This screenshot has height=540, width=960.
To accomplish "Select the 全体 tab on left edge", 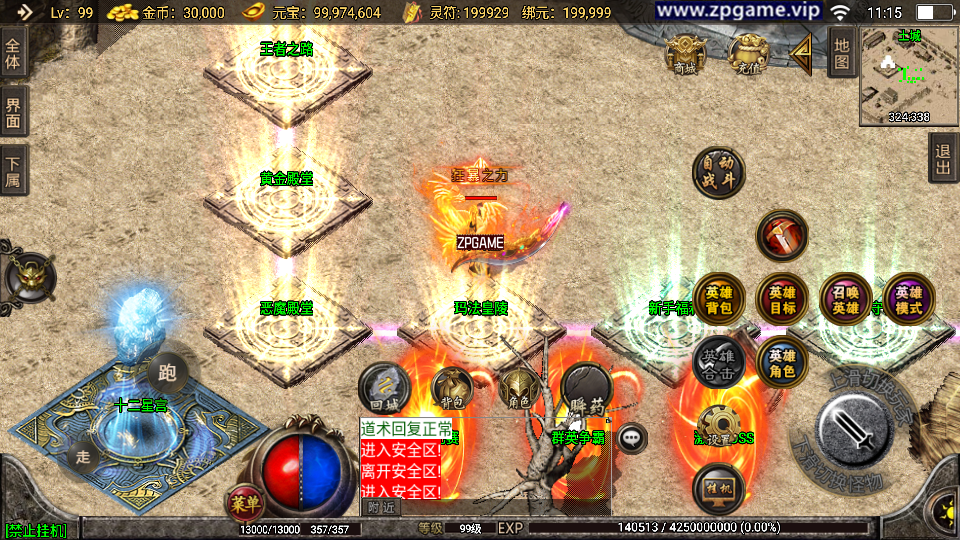I will click(13, 53).
